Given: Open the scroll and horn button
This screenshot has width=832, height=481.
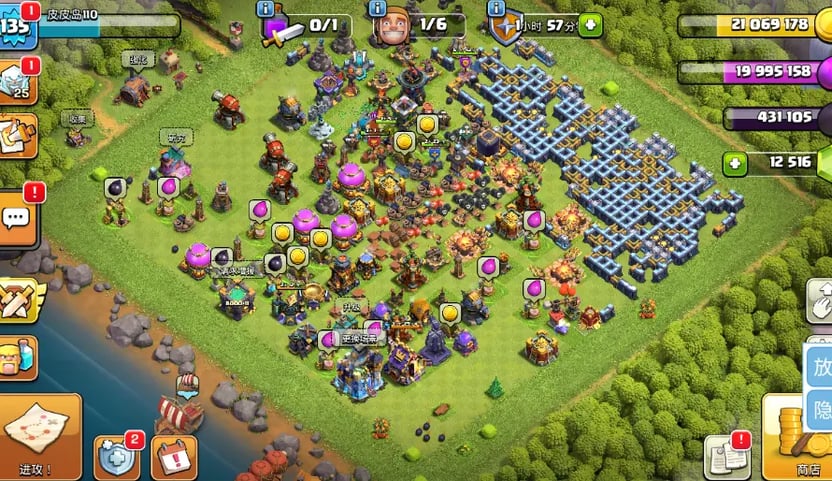Looking at the screenshot, I should pyautogui.click(x=17, y=138).
